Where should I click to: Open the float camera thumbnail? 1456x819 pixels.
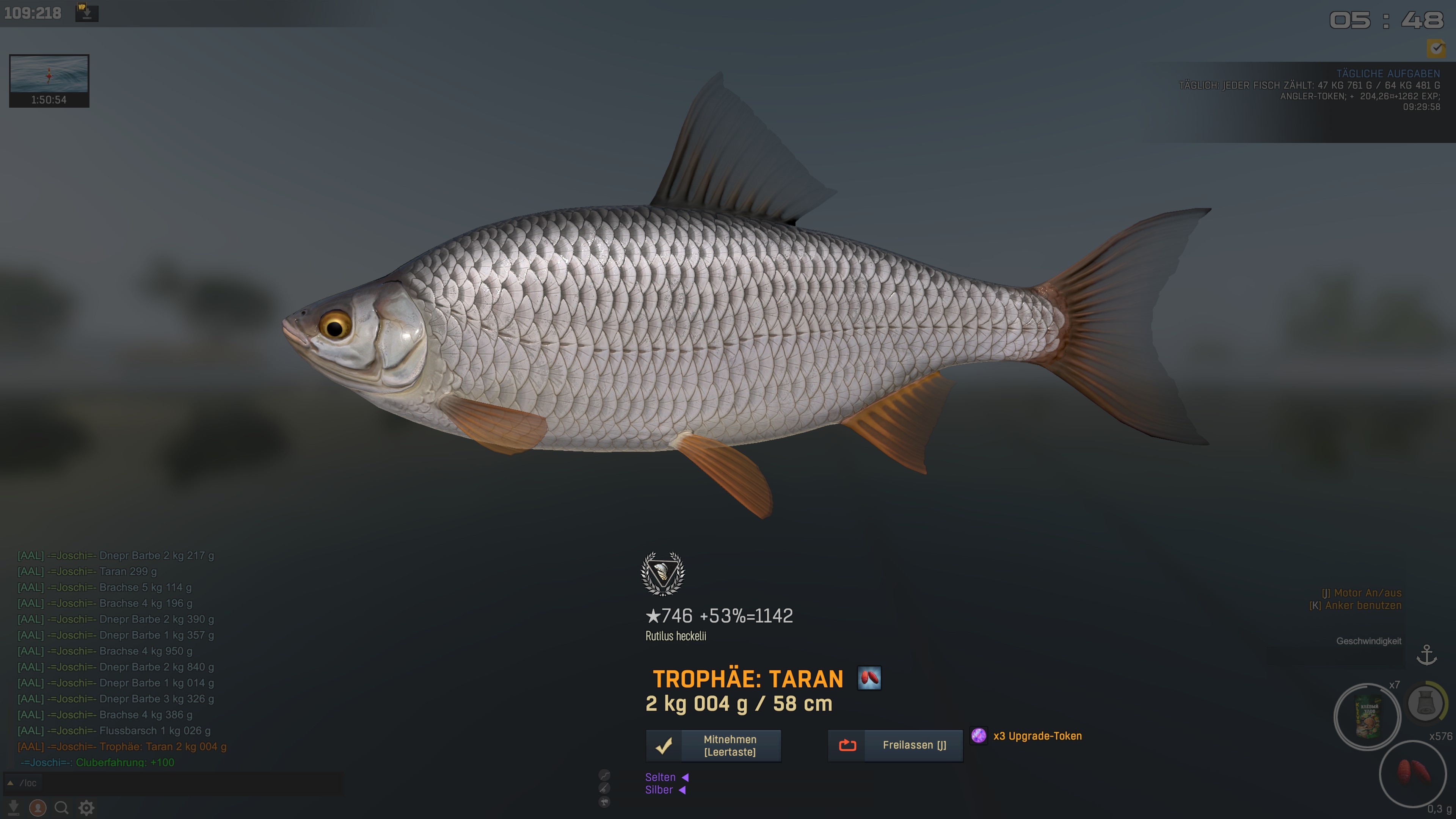[x=49, y=80]
